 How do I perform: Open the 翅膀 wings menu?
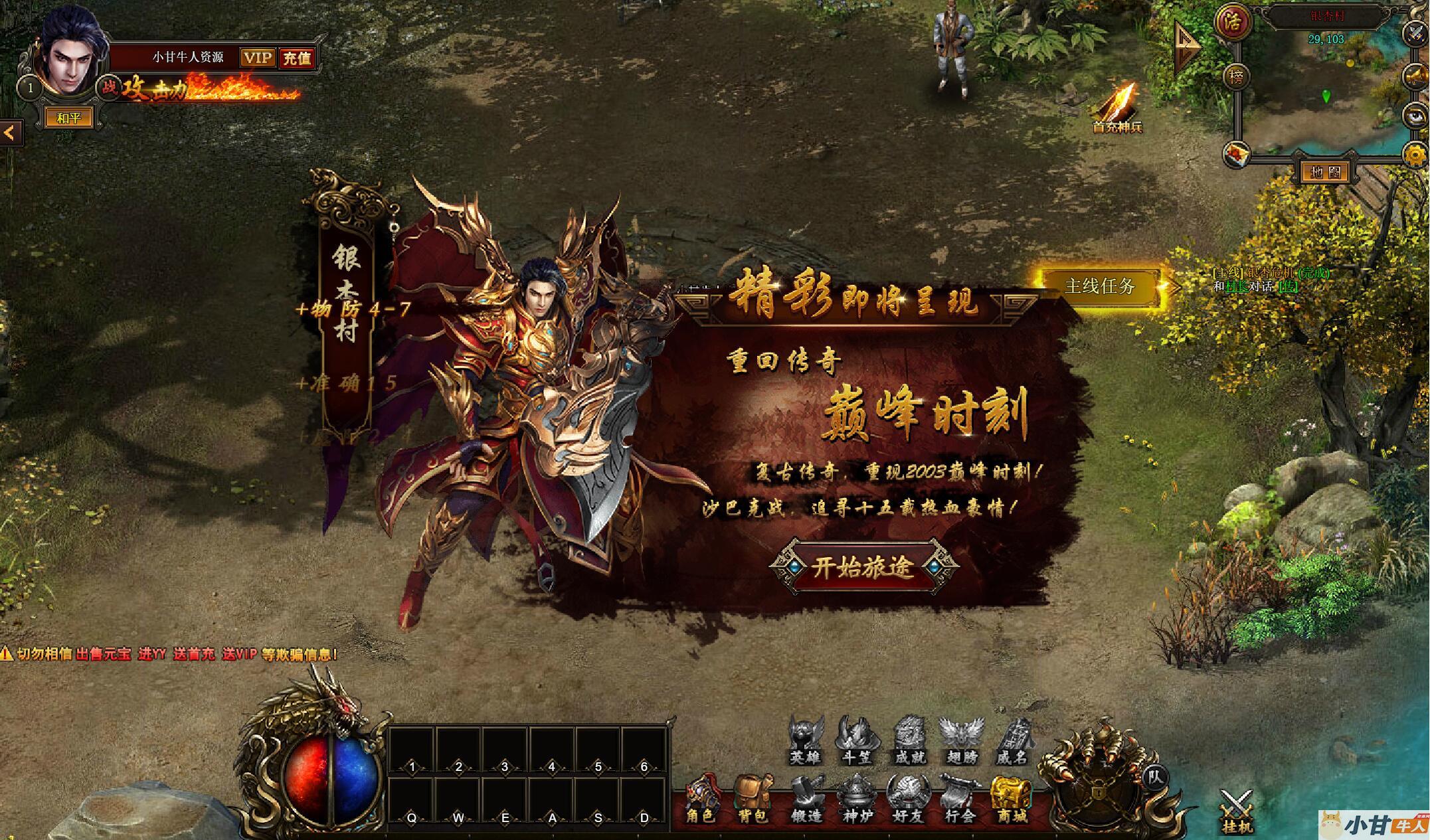point(961,740)
